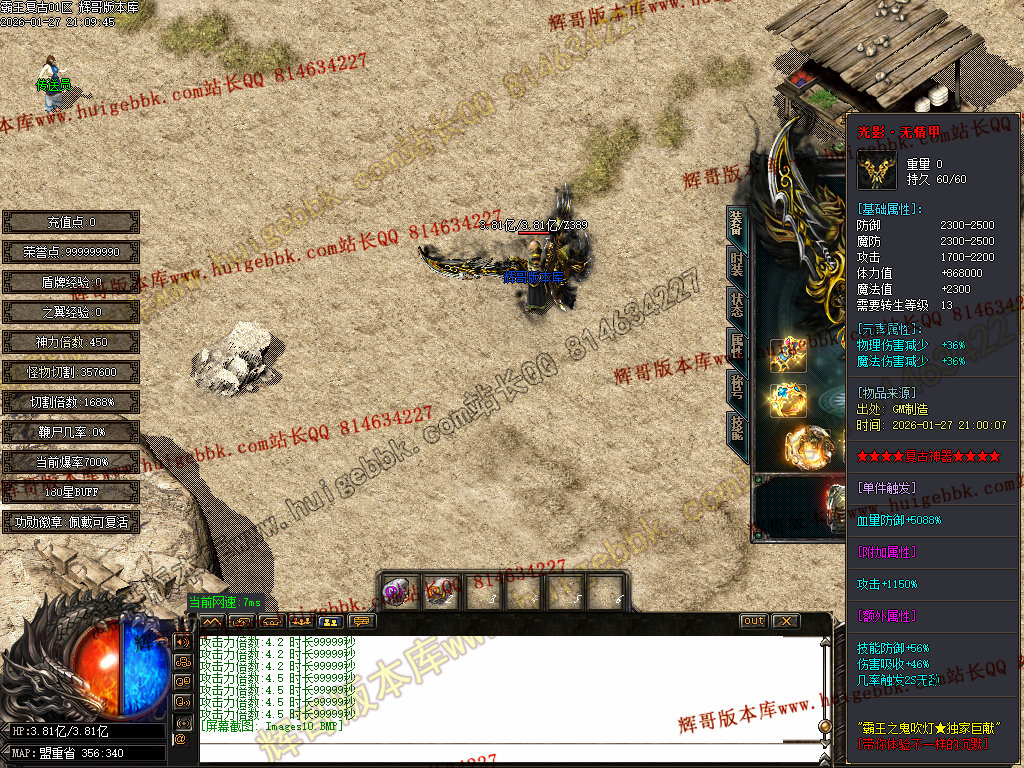Screen dimensions: 1024x768
Task: Check the 当前爆率 drop rate button
Action: pyautogui.click(x=71, y=462)
